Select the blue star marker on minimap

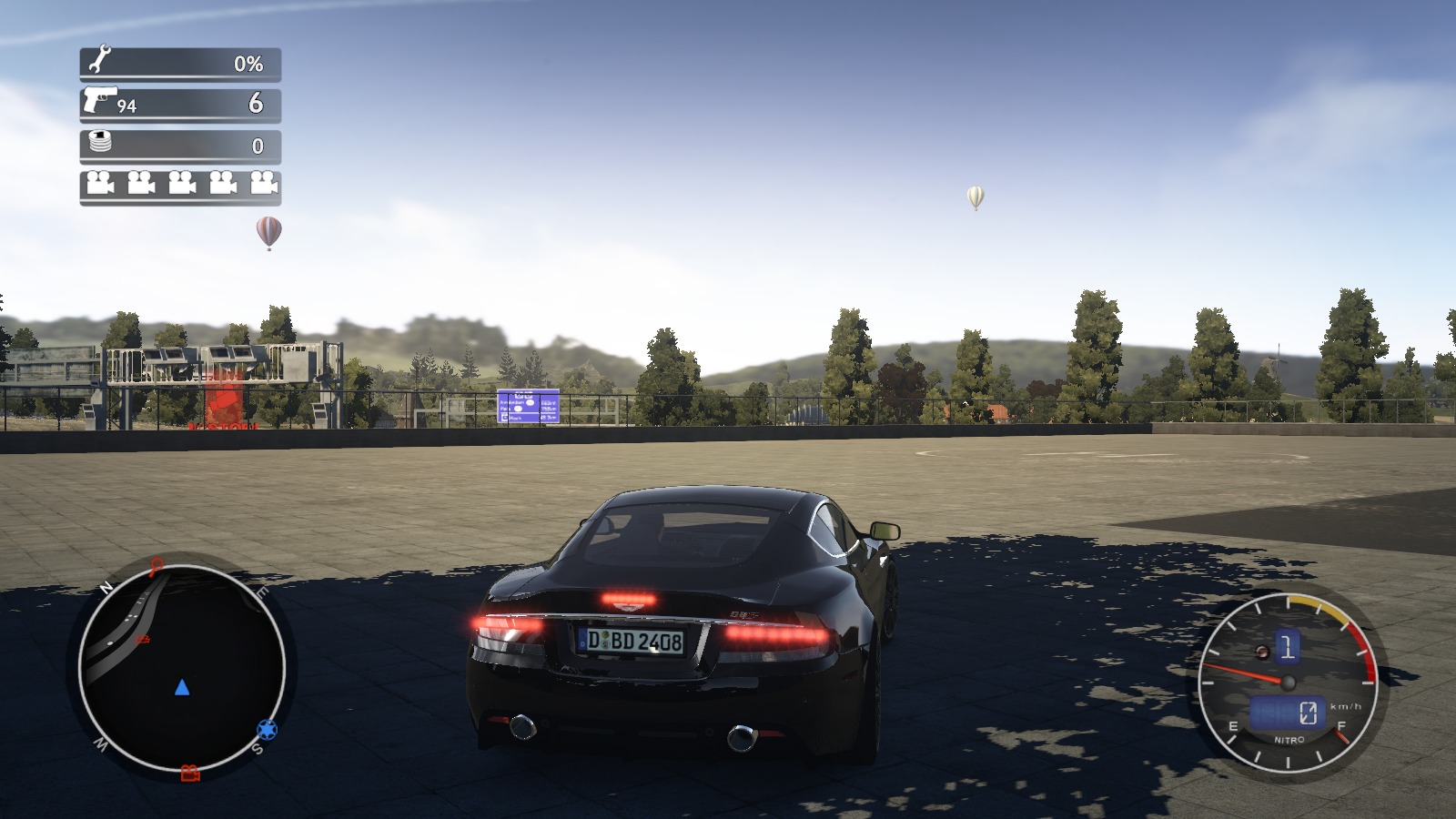pyautogui.click(x=267, y=729)
